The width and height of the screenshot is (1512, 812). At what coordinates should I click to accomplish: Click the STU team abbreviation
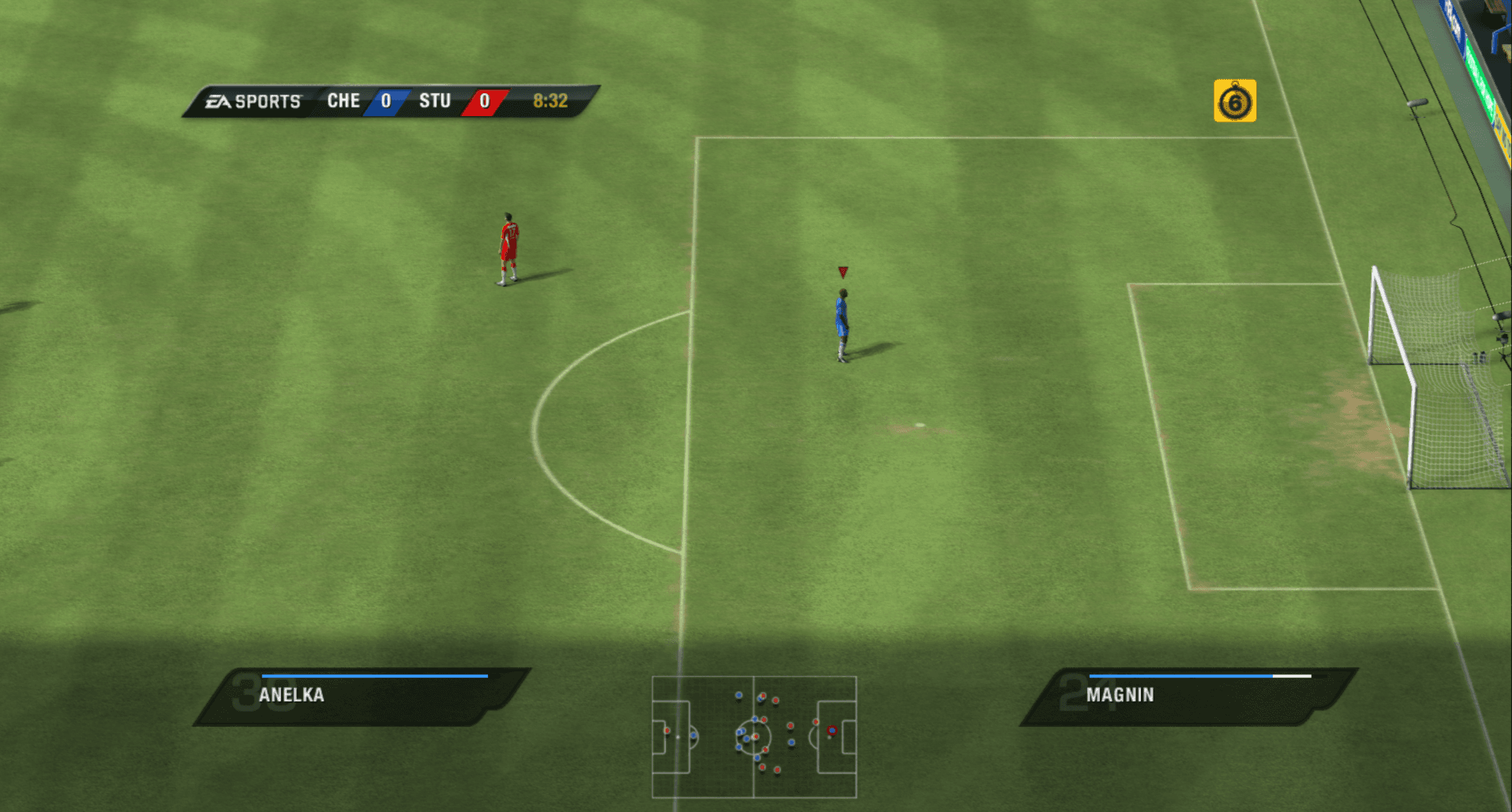click(x=435, y=101)
